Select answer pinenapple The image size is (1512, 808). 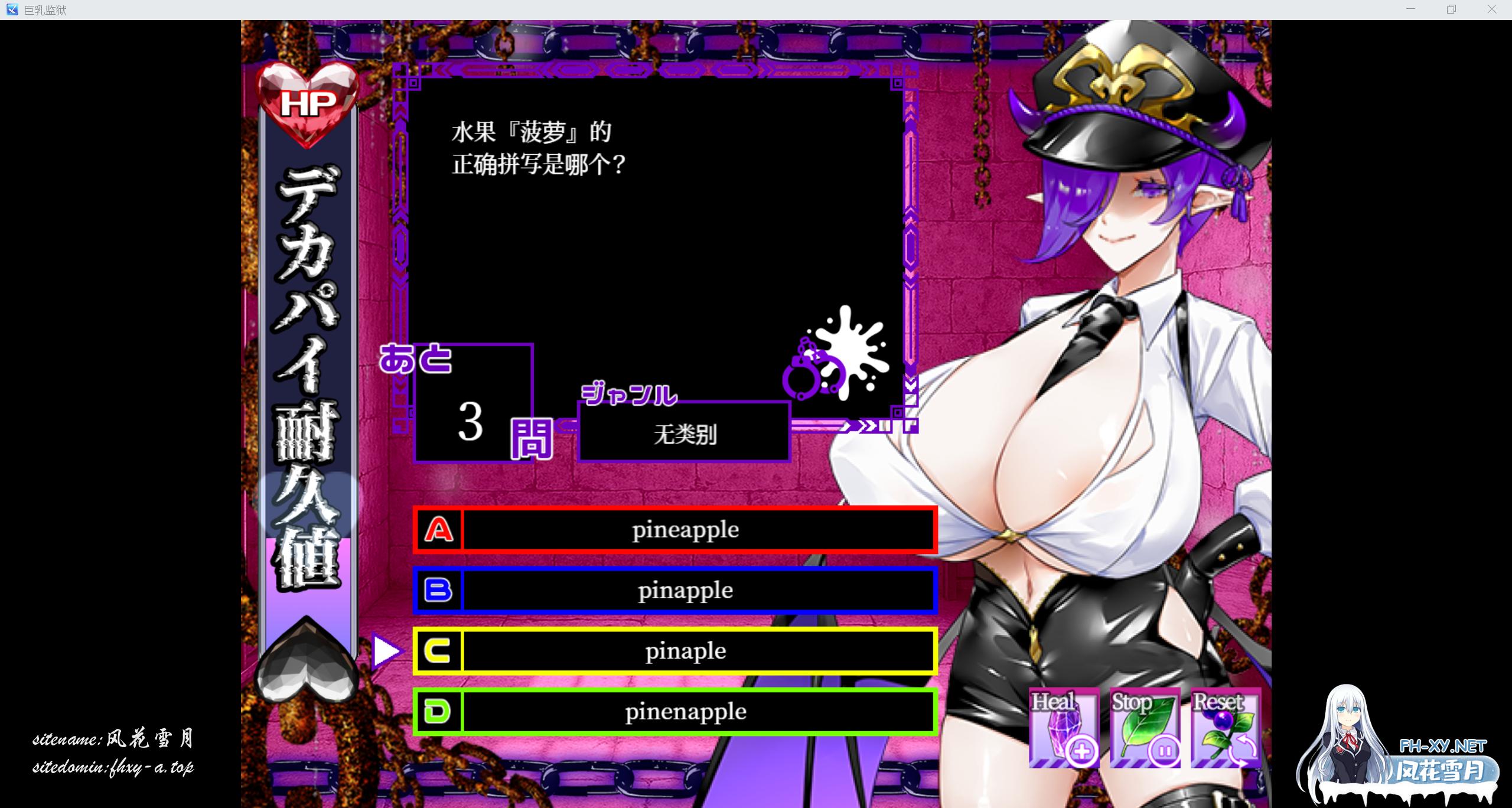[x=685, y=712]
